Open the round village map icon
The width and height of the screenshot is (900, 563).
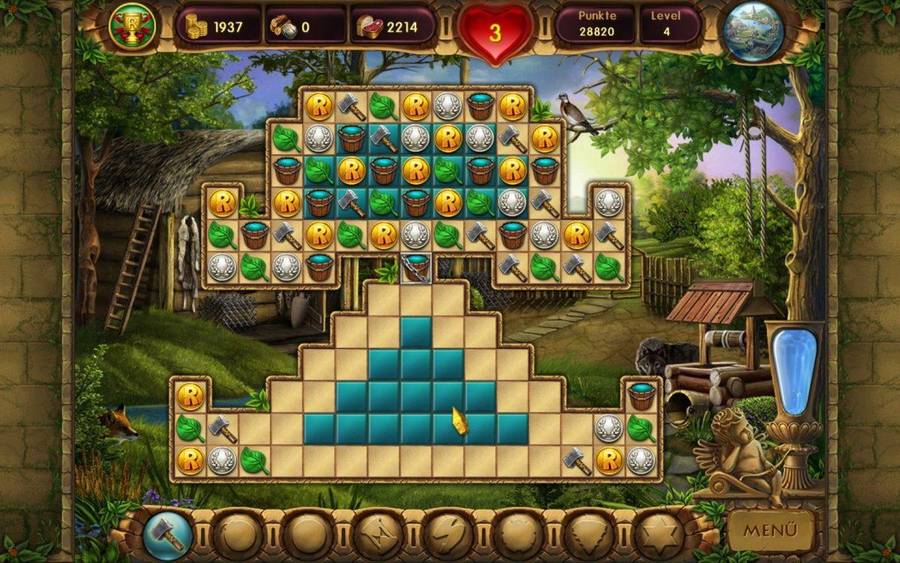click(x=755, y=29)
